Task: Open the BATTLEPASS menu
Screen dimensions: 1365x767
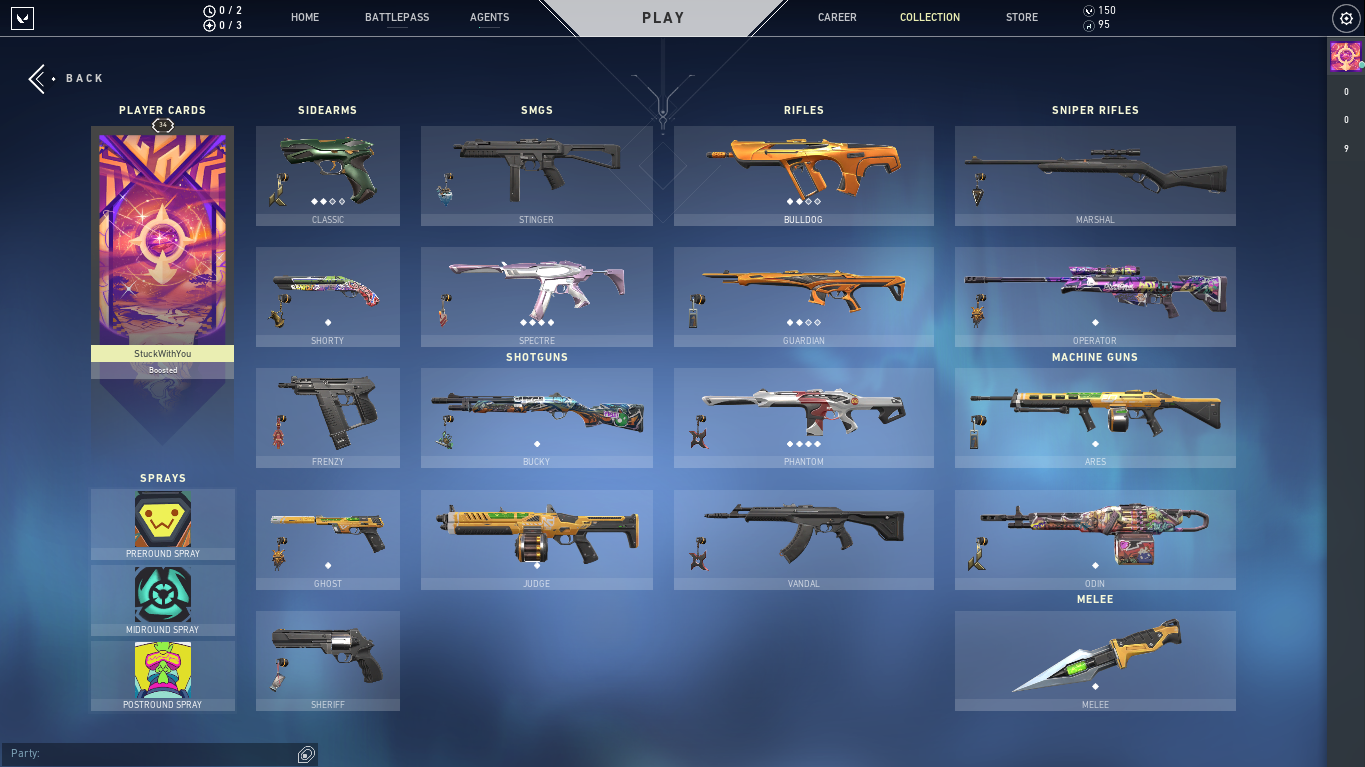Action: click(397, 17)
